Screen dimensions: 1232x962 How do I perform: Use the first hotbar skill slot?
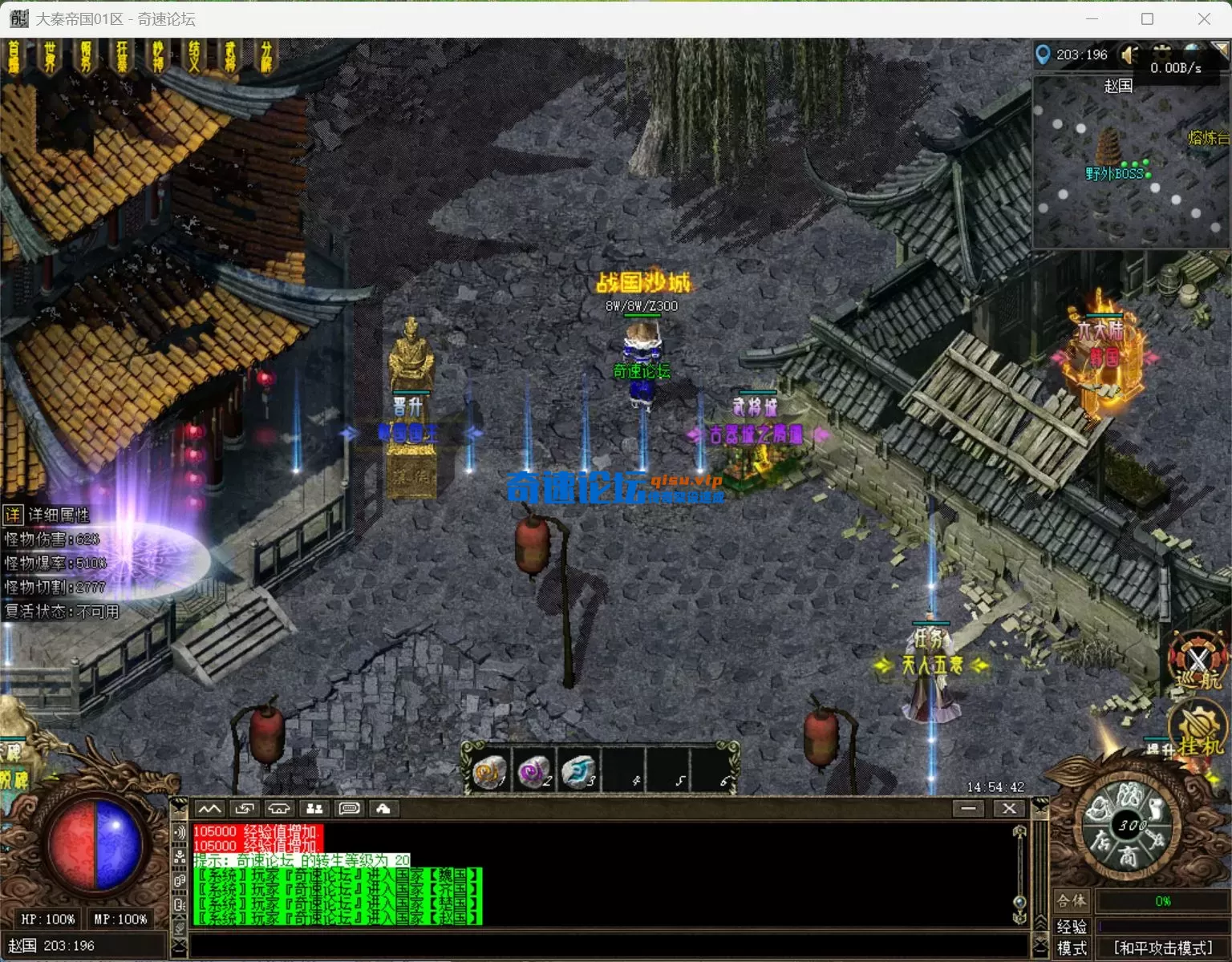(x=489, y=772)
